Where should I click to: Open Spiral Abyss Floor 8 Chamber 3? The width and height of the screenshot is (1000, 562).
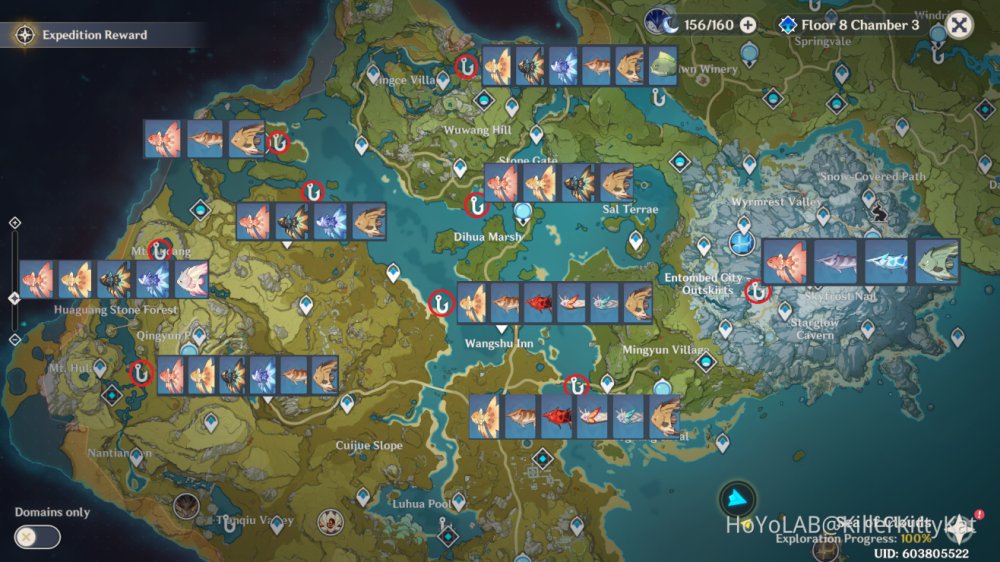[849, 25]
